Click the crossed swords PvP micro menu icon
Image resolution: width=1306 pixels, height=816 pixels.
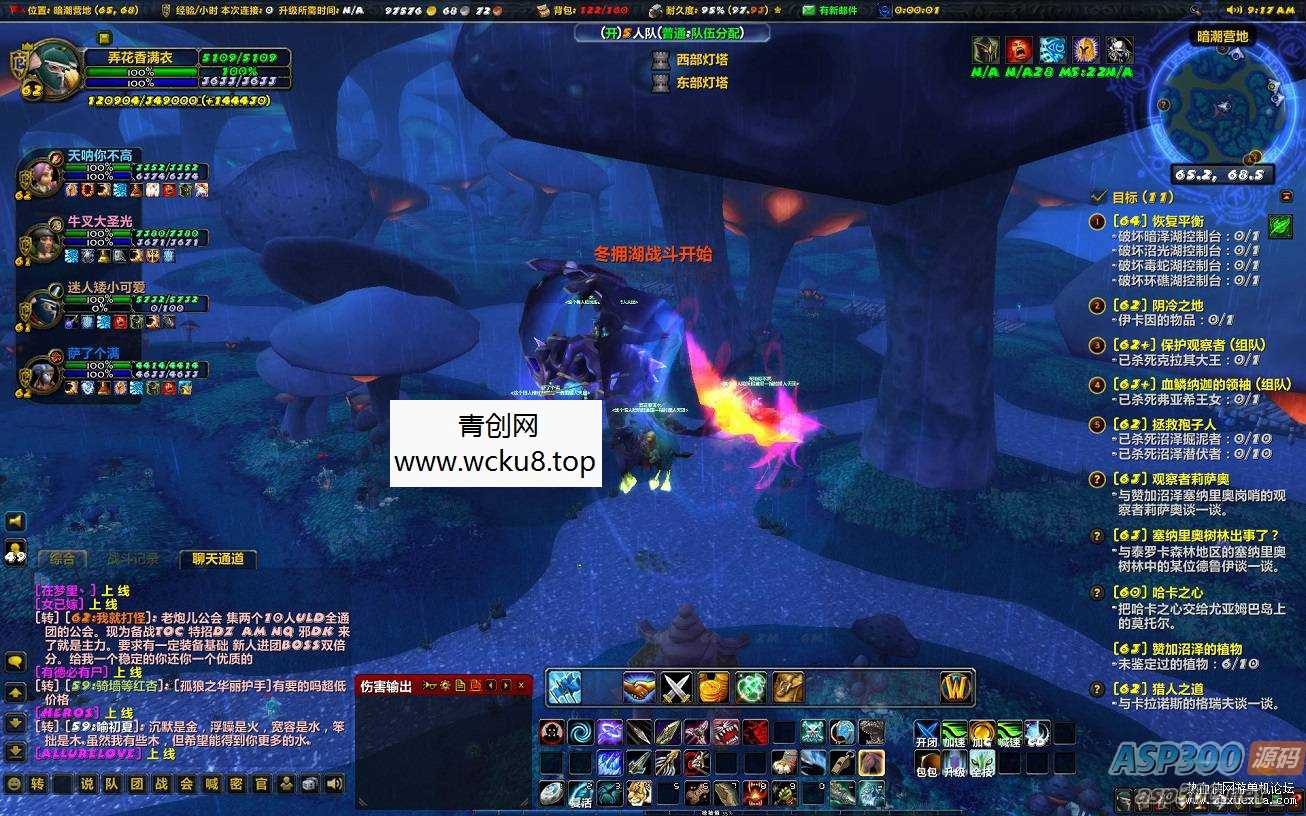coord(676,688)
